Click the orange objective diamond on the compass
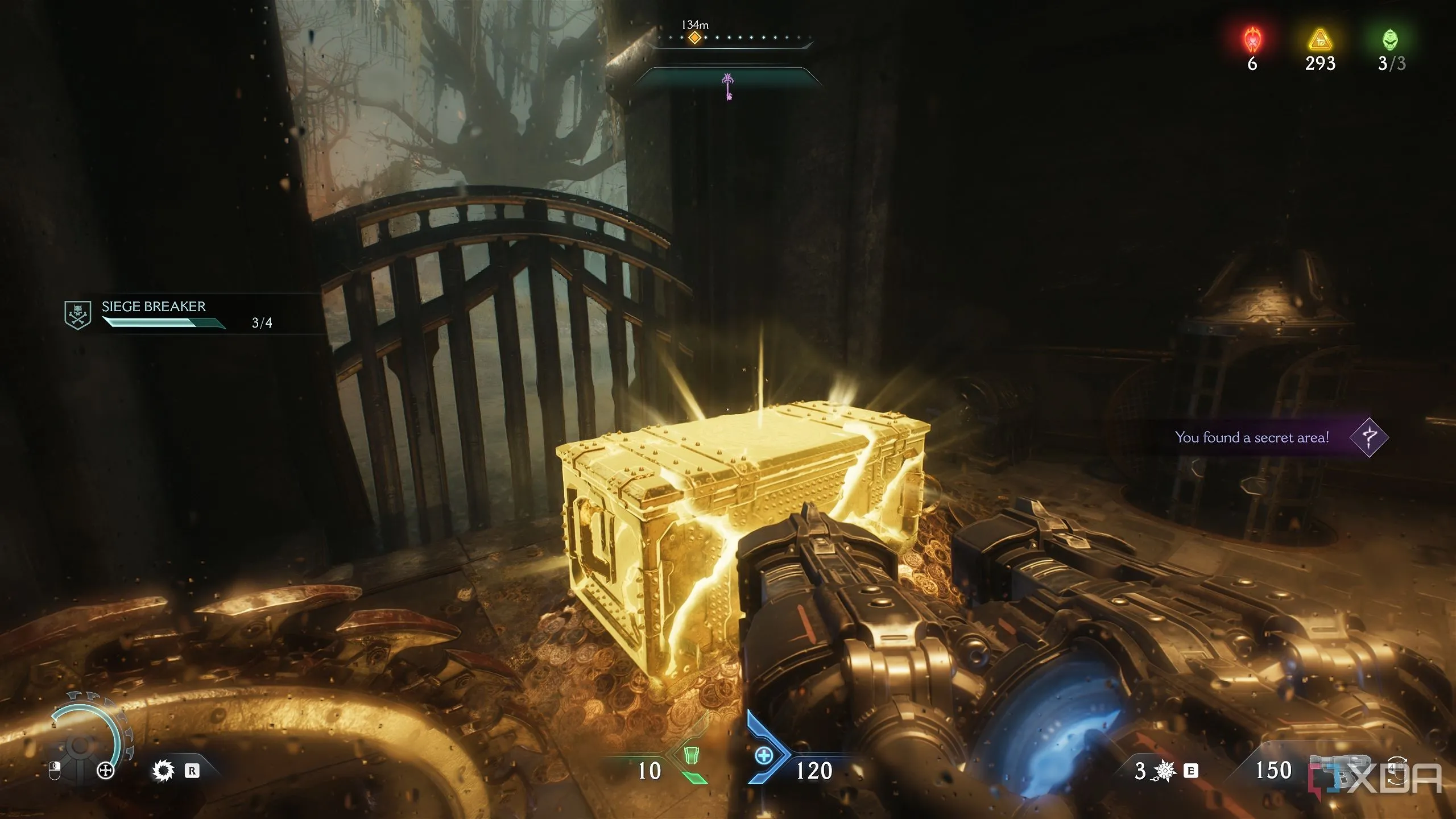Image resolution: width=1456 pixels, height=819 pixels. [694, 38]
